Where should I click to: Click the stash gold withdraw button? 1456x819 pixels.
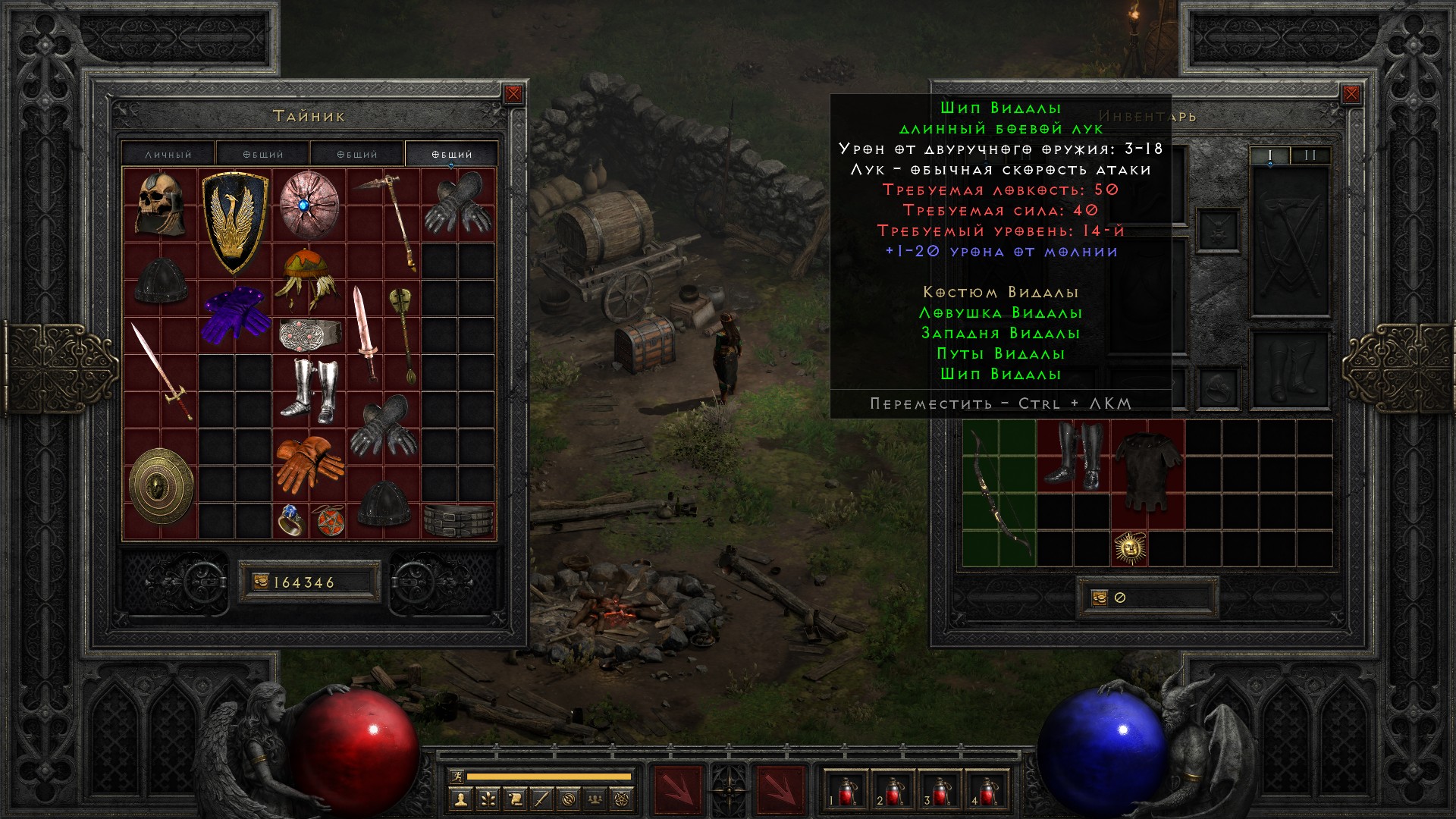[x=261, y=582]
